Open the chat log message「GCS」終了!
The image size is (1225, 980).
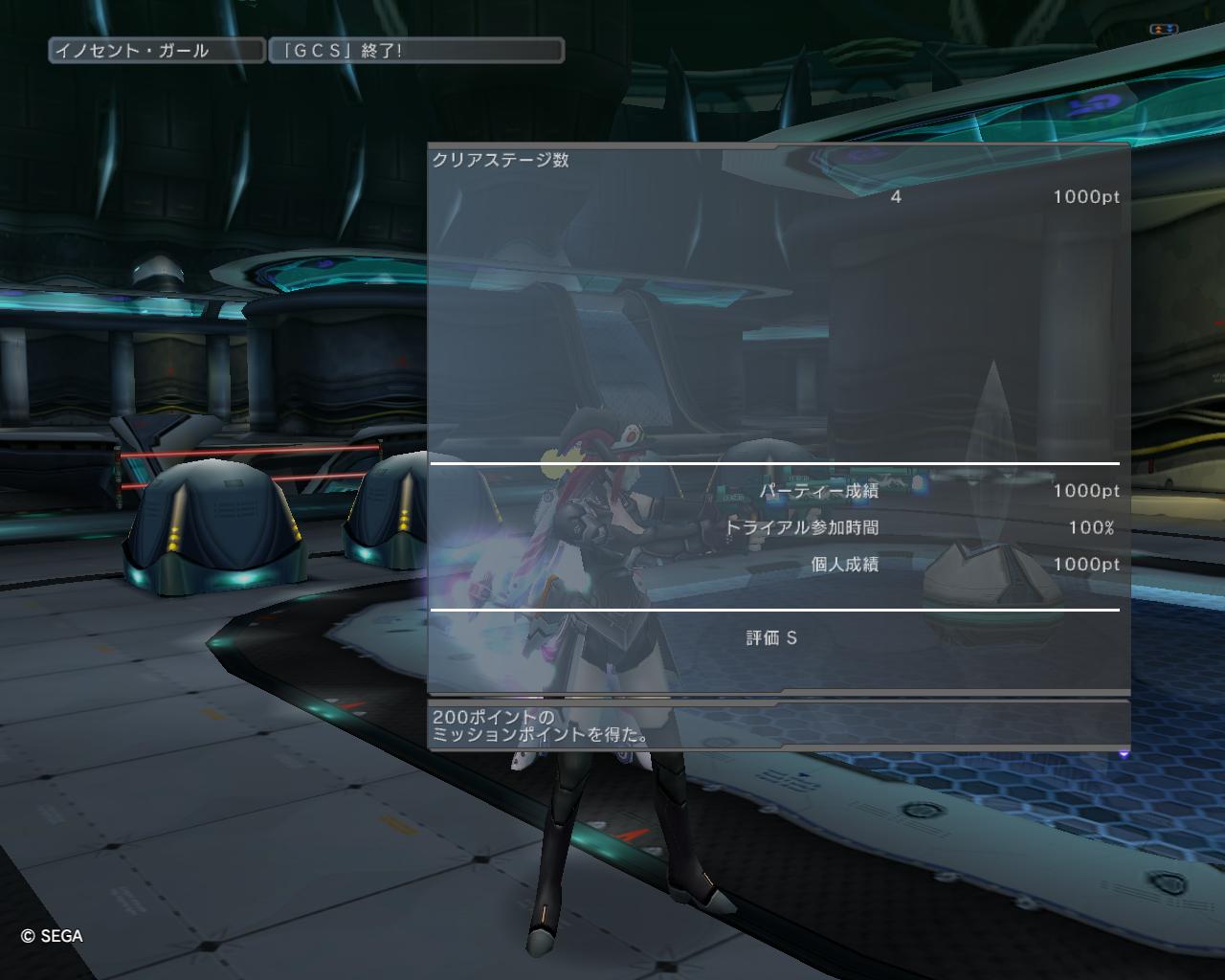pyautogui.click(x=416, y=51)
